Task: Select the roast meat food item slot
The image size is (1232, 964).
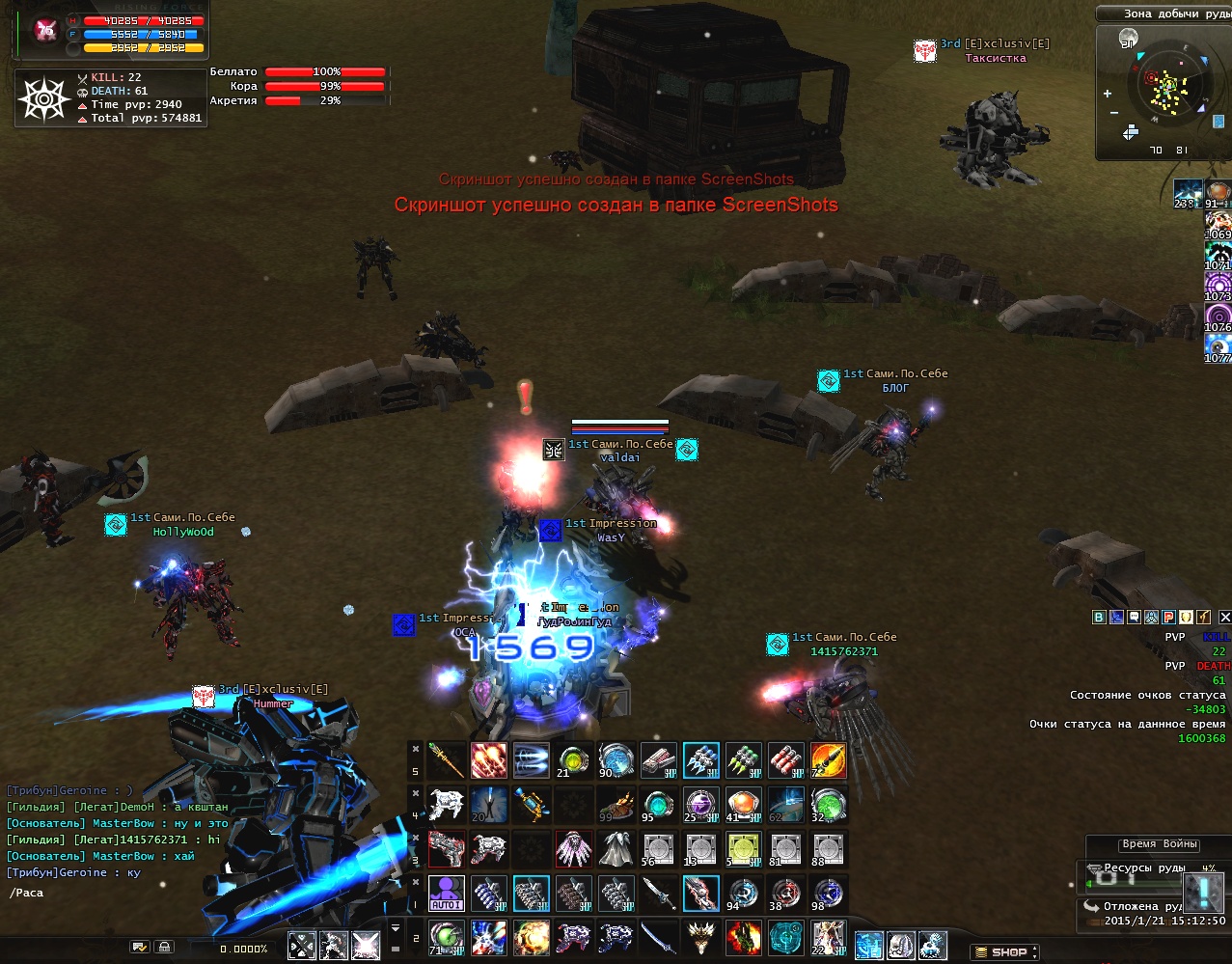Action: (x=616, y=805)
